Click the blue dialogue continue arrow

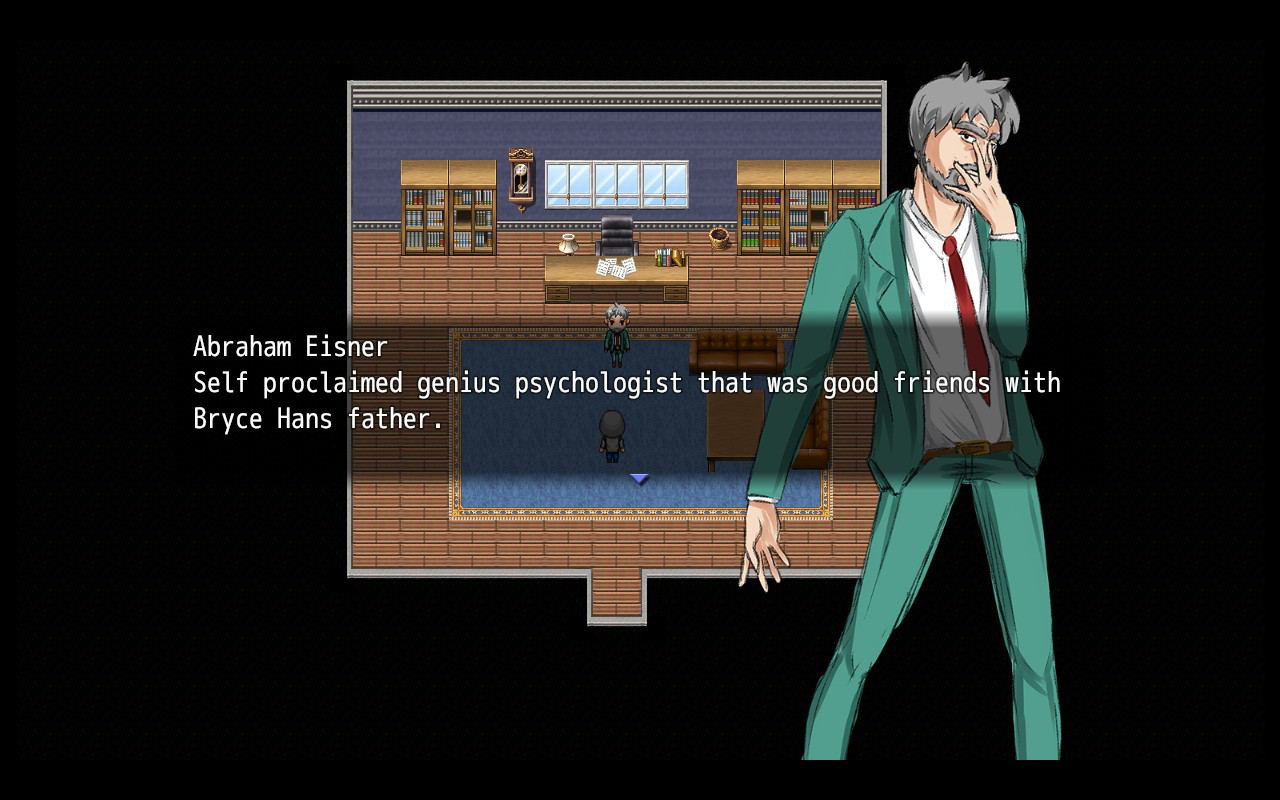[x=639, y=479]
